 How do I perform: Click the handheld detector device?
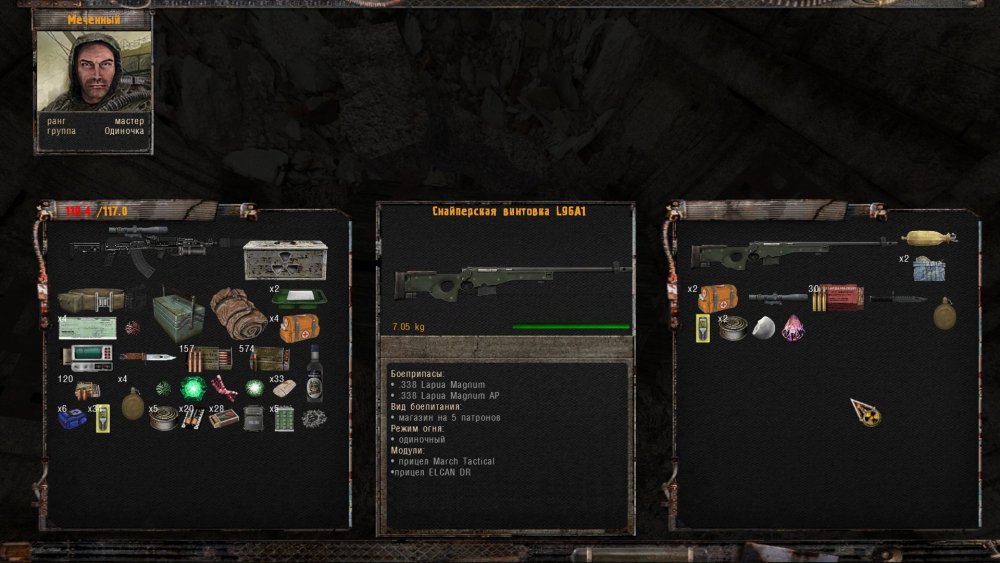[x=90, y=355]
